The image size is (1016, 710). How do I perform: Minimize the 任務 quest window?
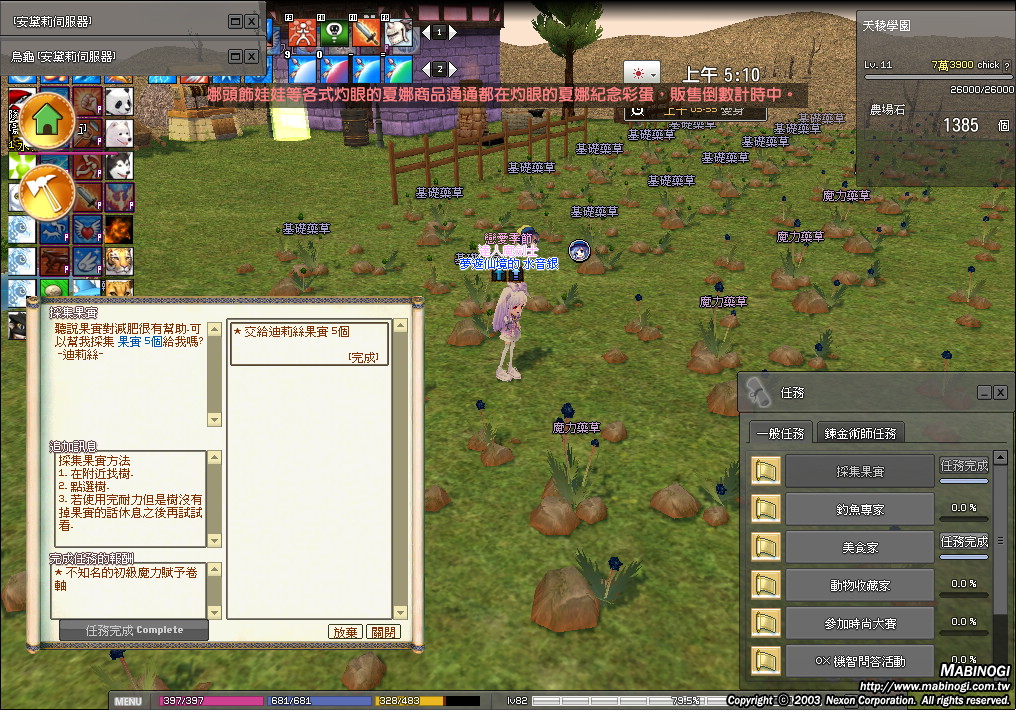click(984, 393)
